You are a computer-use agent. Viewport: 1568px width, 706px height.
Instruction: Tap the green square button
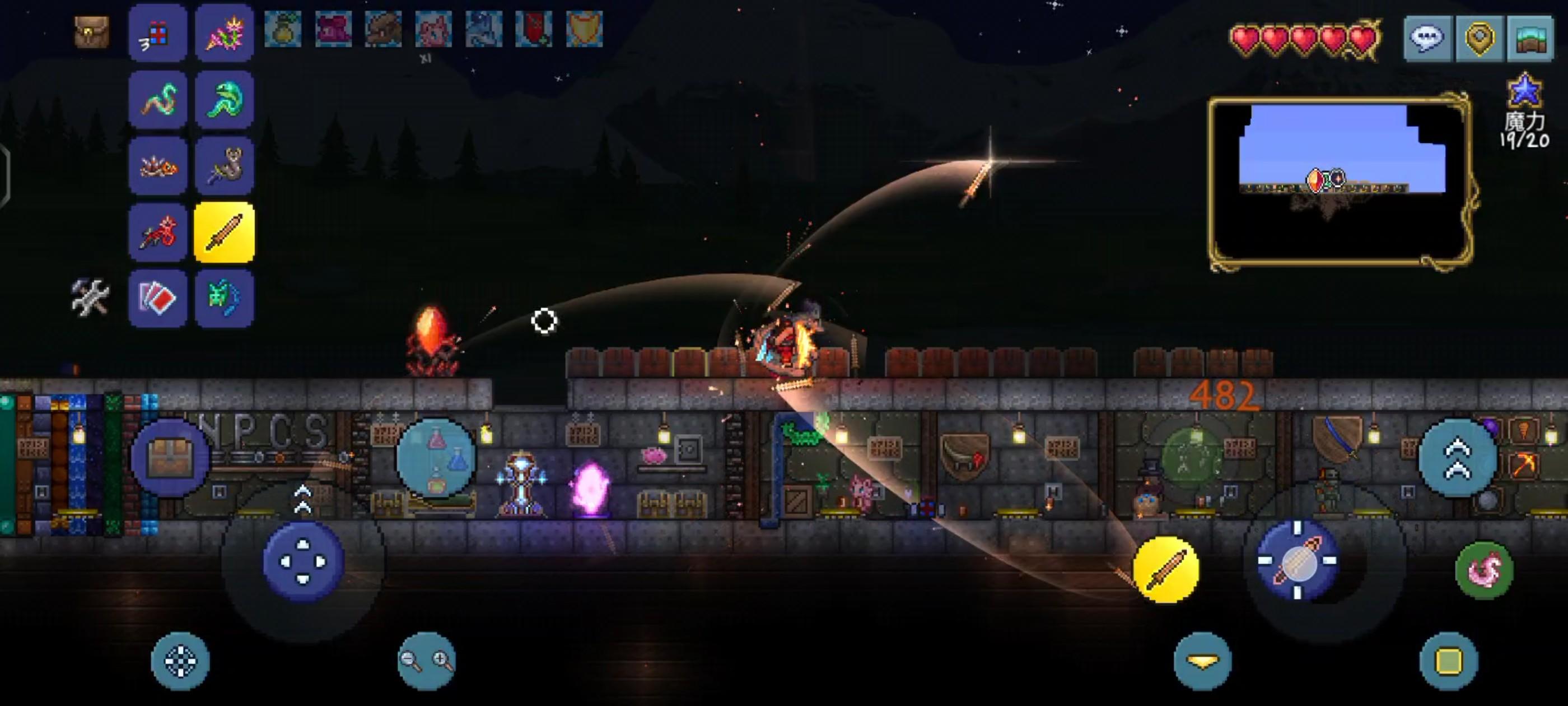point(1449,661)
